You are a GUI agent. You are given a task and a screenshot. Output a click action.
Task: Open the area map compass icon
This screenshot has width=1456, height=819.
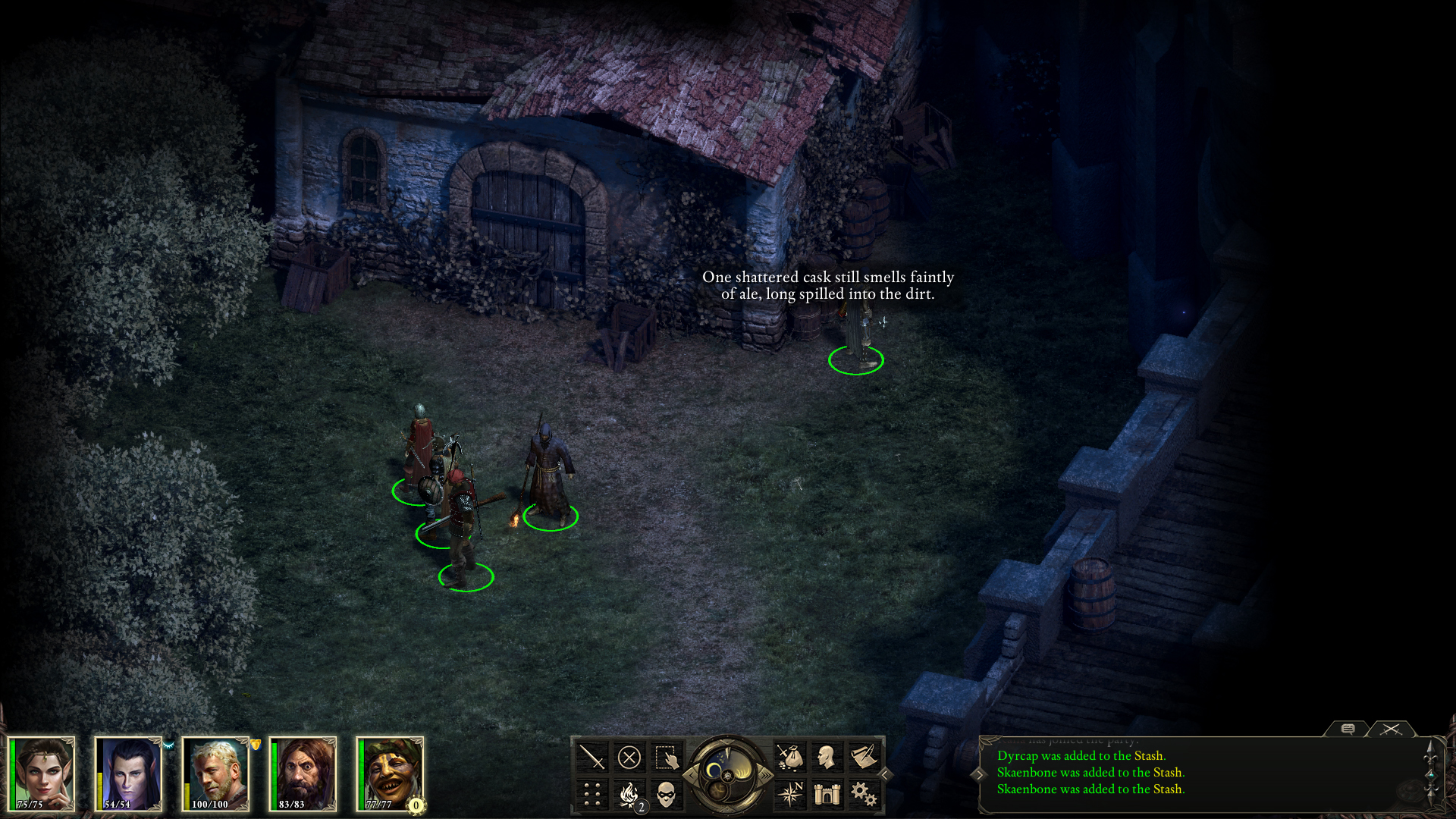[x=789, y=794]
